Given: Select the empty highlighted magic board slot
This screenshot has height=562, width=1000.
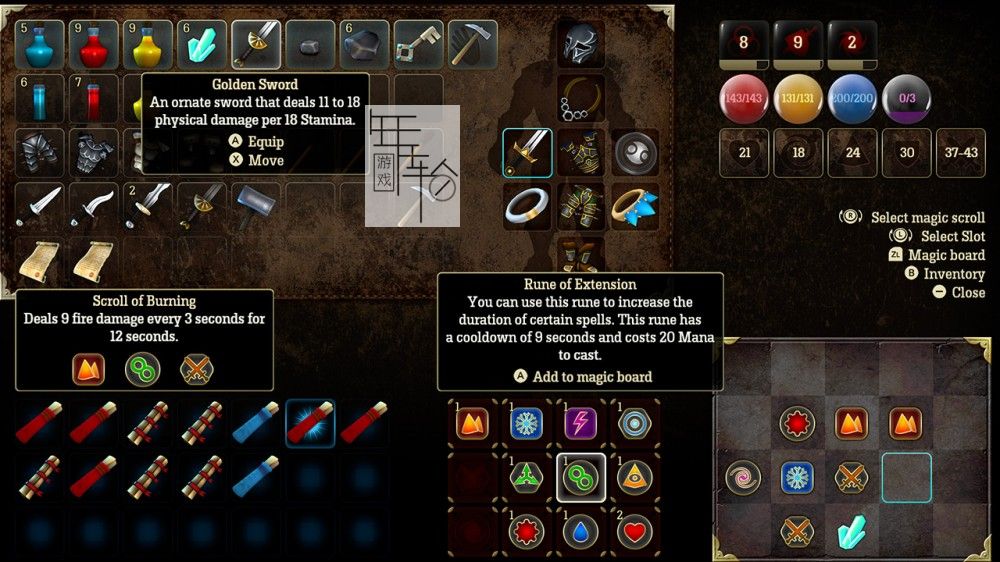Looking at the screenshot, I should click(906, 477).
